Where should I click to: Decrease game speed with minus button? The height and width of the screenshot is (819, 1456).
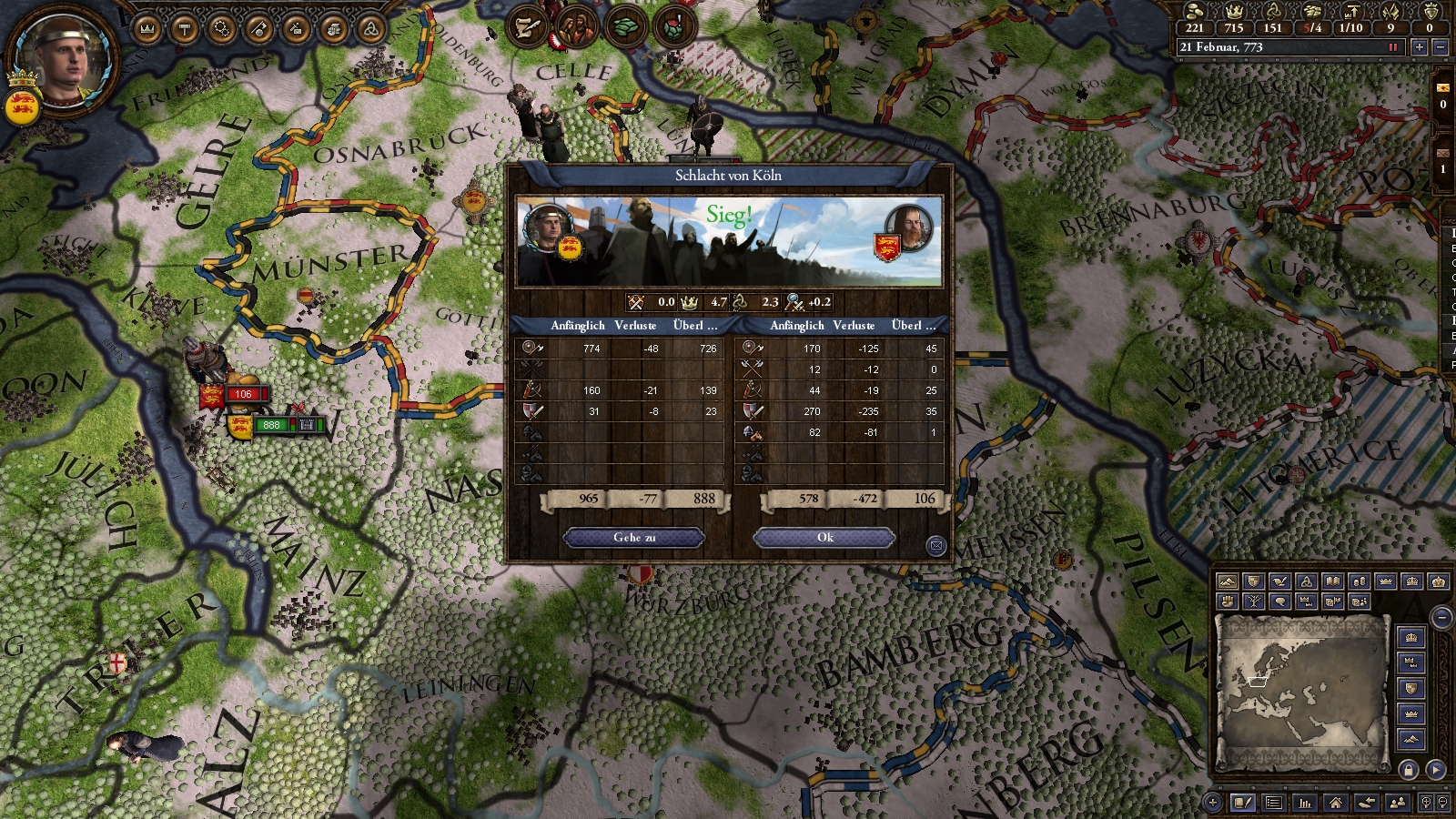pos(1440,47)
